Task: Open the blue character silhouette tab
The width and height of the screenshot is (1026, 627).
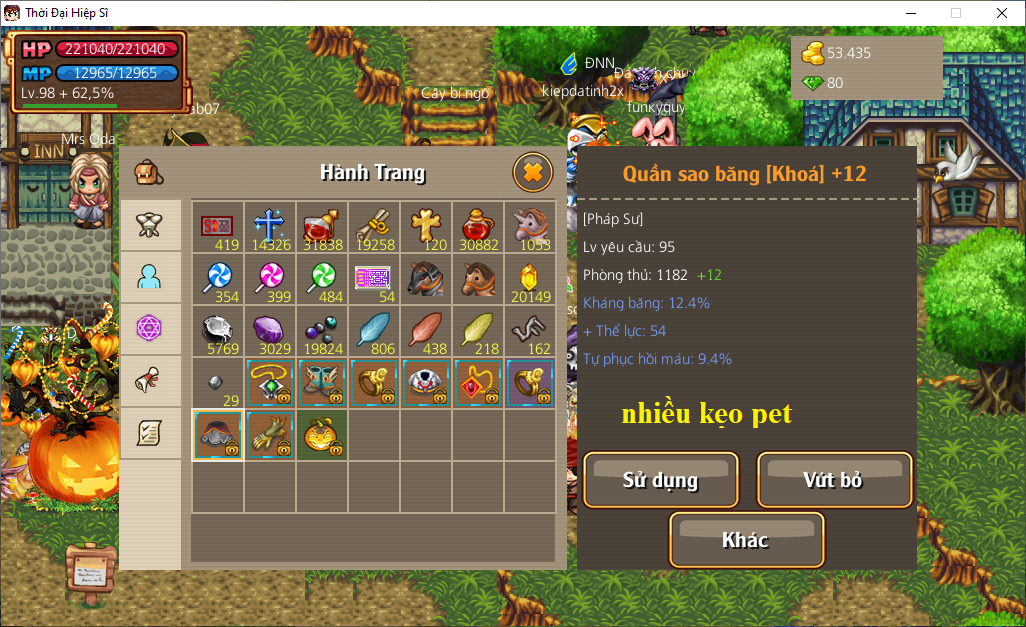Action: 150,277
